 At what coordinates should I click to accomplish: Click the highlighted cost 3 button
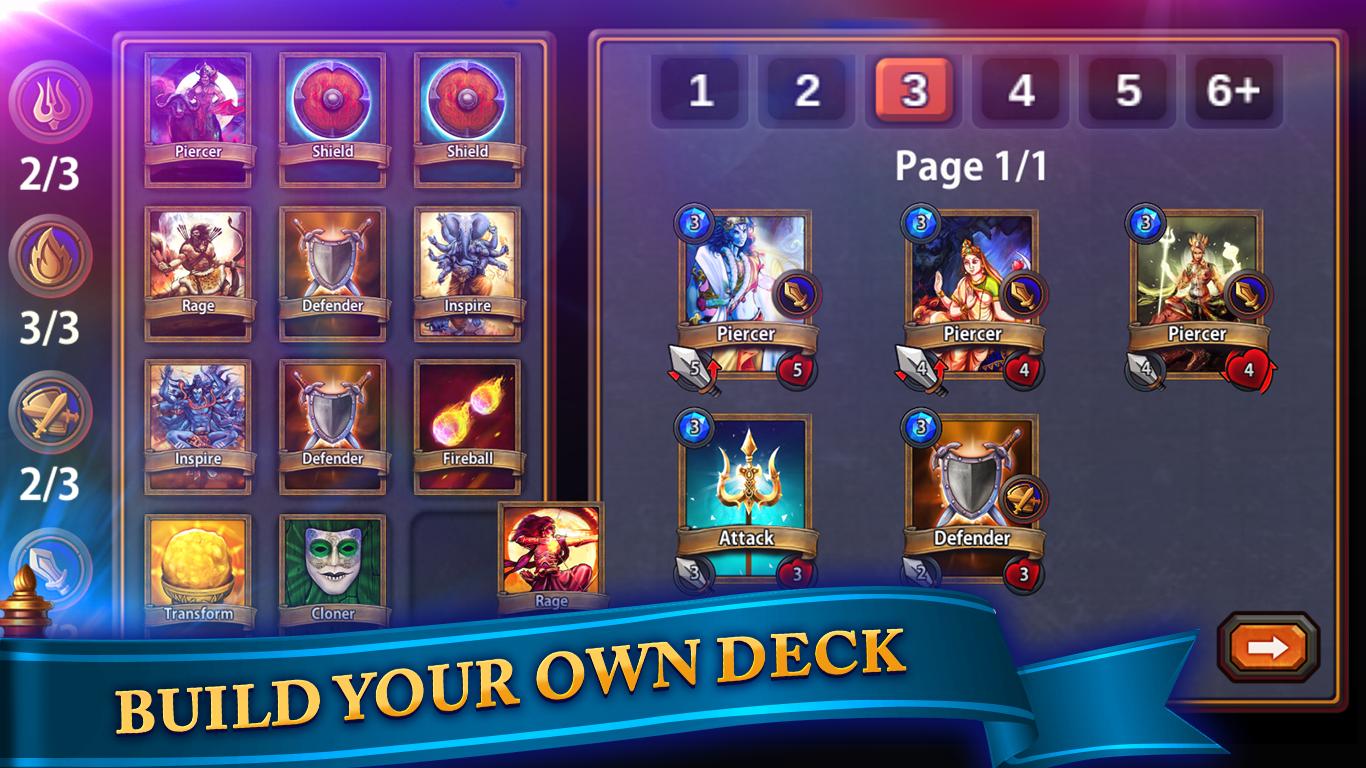[x=913, y=91]
